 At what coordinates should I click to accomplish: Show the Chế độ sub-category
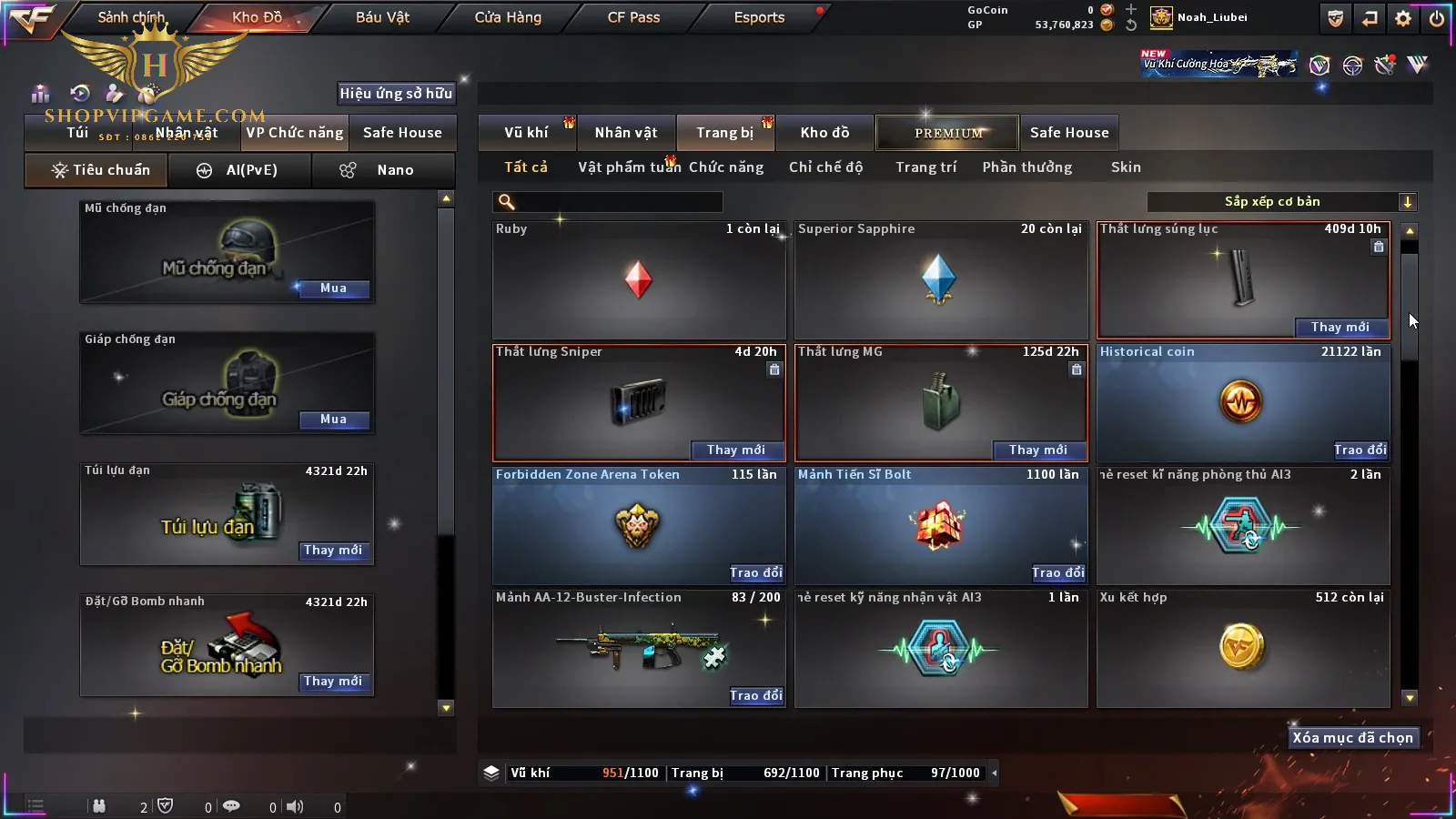[825, 167]
